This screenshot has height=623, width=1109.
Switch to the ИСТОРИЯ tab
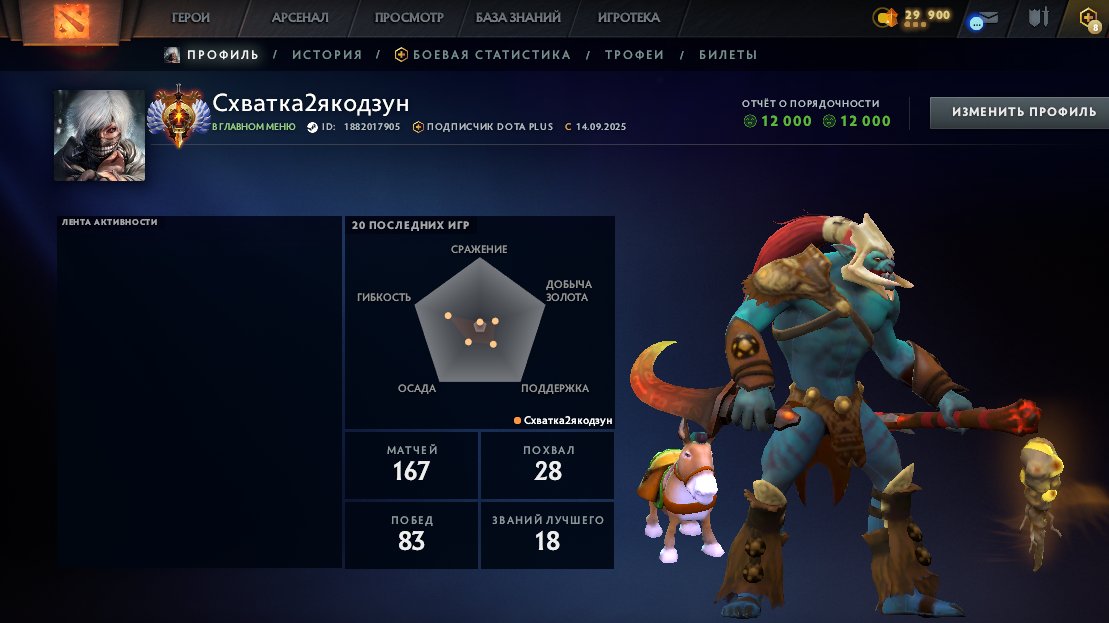[327, 55]
